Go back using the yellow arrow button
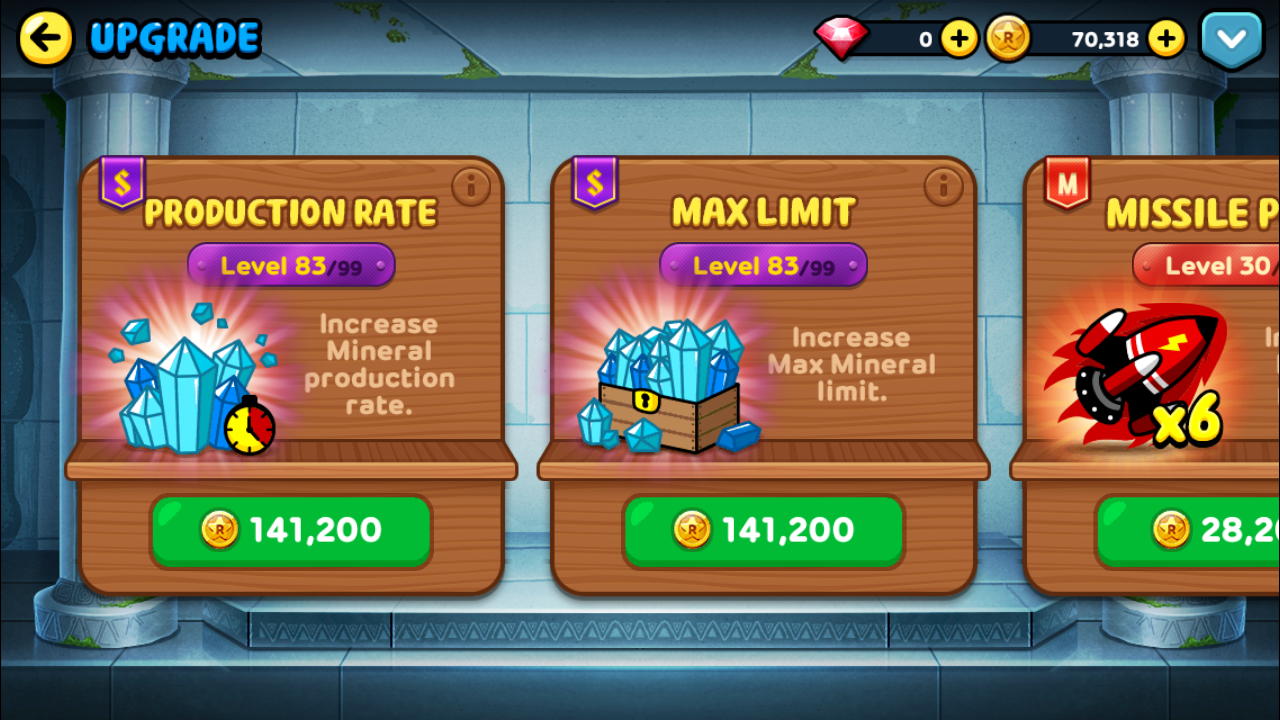This screenshot has width=1280, height=720. (x=46, y=39)
